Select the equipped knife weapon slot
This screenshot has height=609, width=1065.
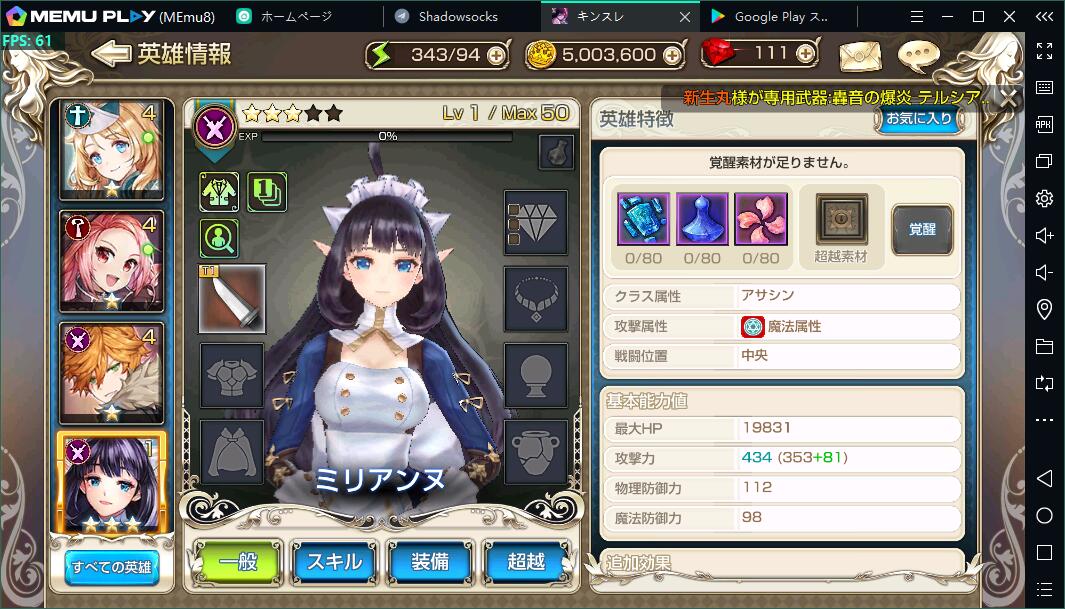[x=232, y=298]
